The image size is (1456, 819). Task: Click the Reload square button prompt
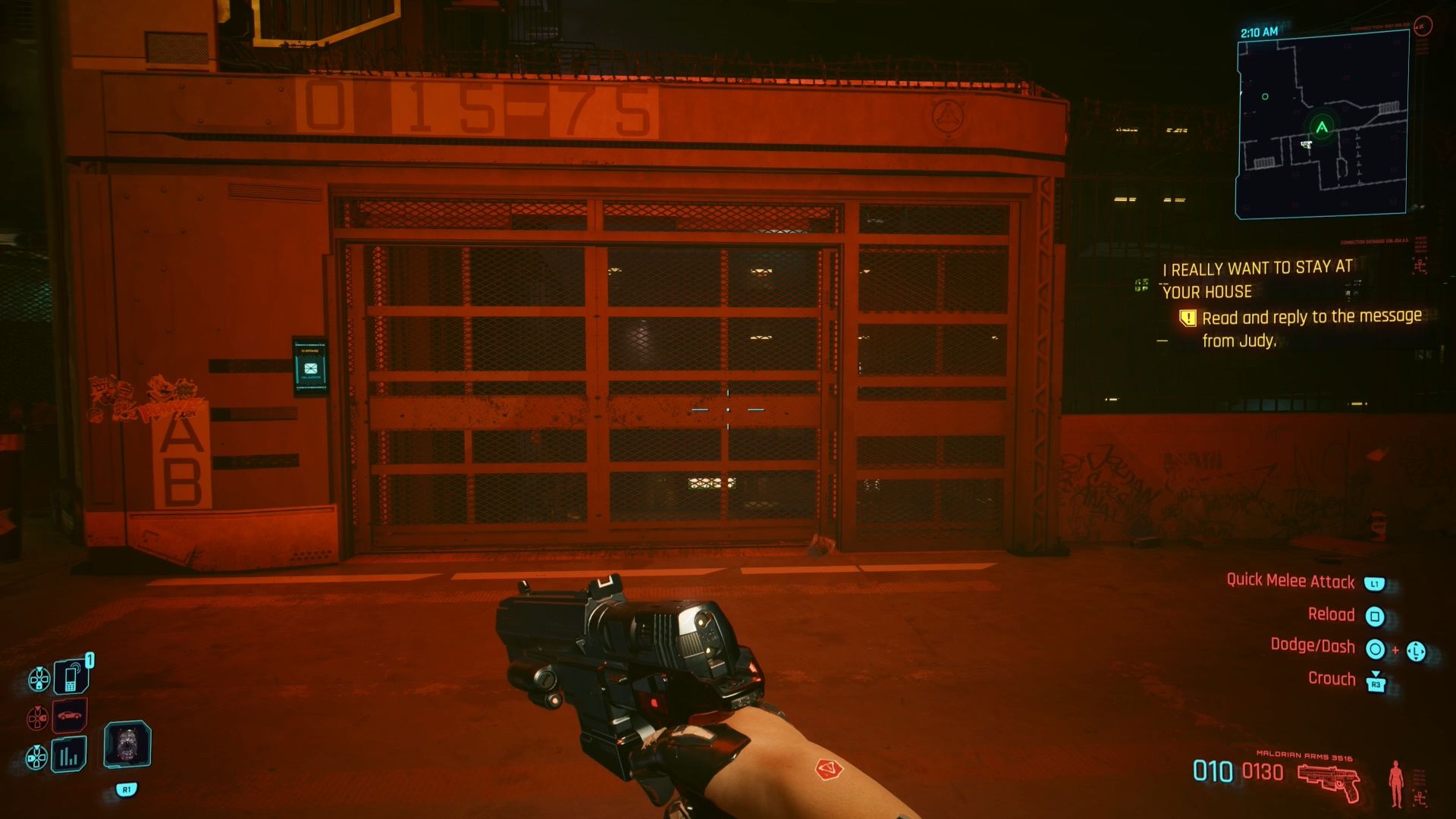[1376, 615]
